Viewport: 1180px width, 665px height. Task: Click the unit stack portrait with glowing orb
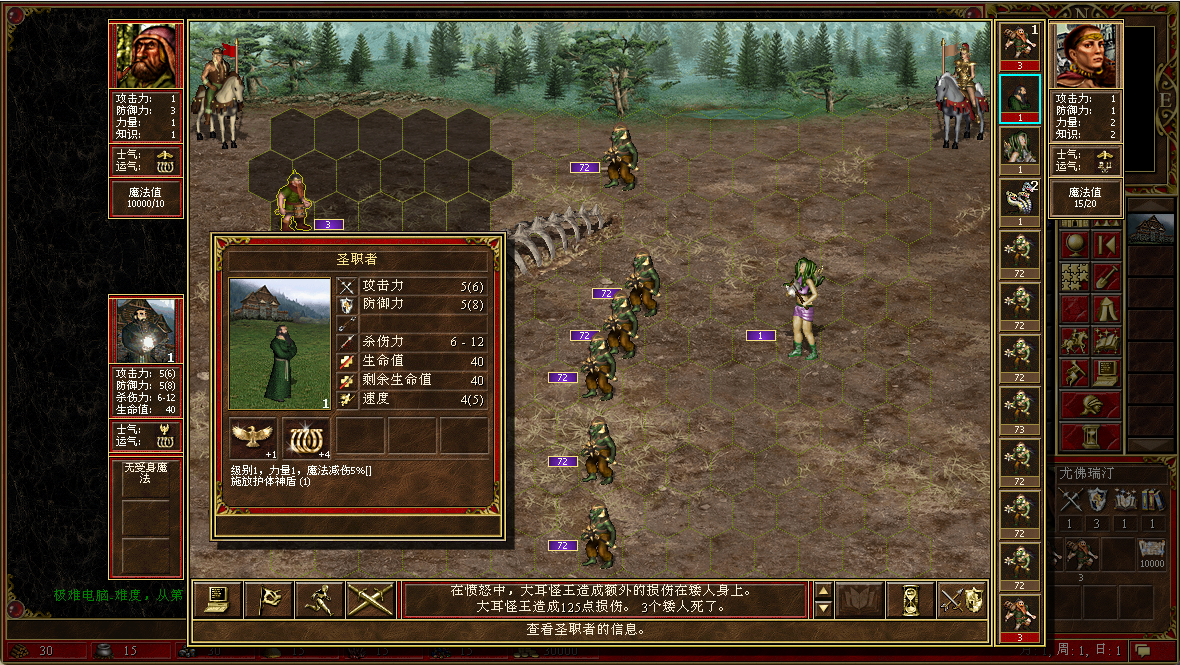tap(146, 331)
